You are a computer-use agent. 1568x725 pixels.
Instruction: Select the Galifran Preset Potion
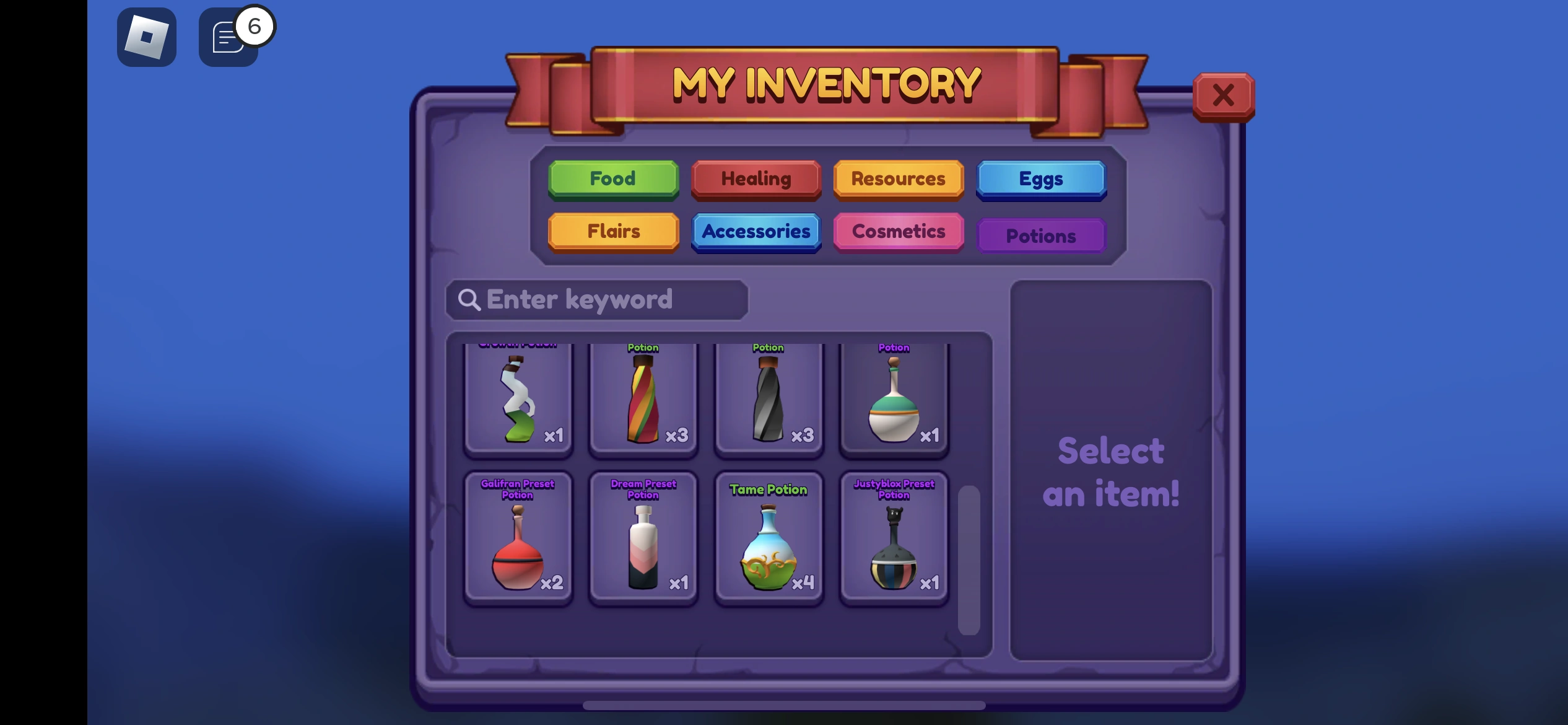tap(518, 539)
